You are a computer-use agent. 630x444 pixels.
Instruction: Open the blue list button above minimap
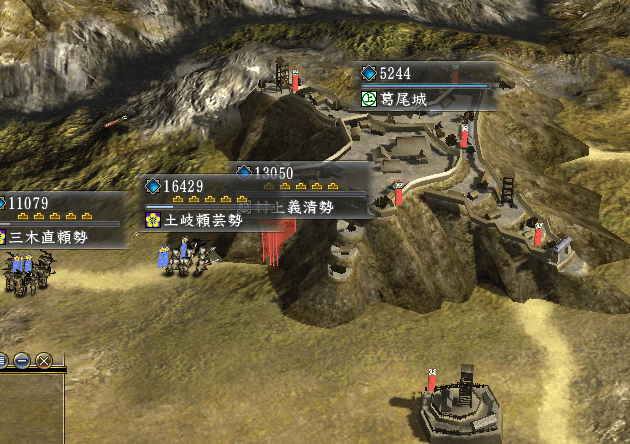tap(3, 360)
